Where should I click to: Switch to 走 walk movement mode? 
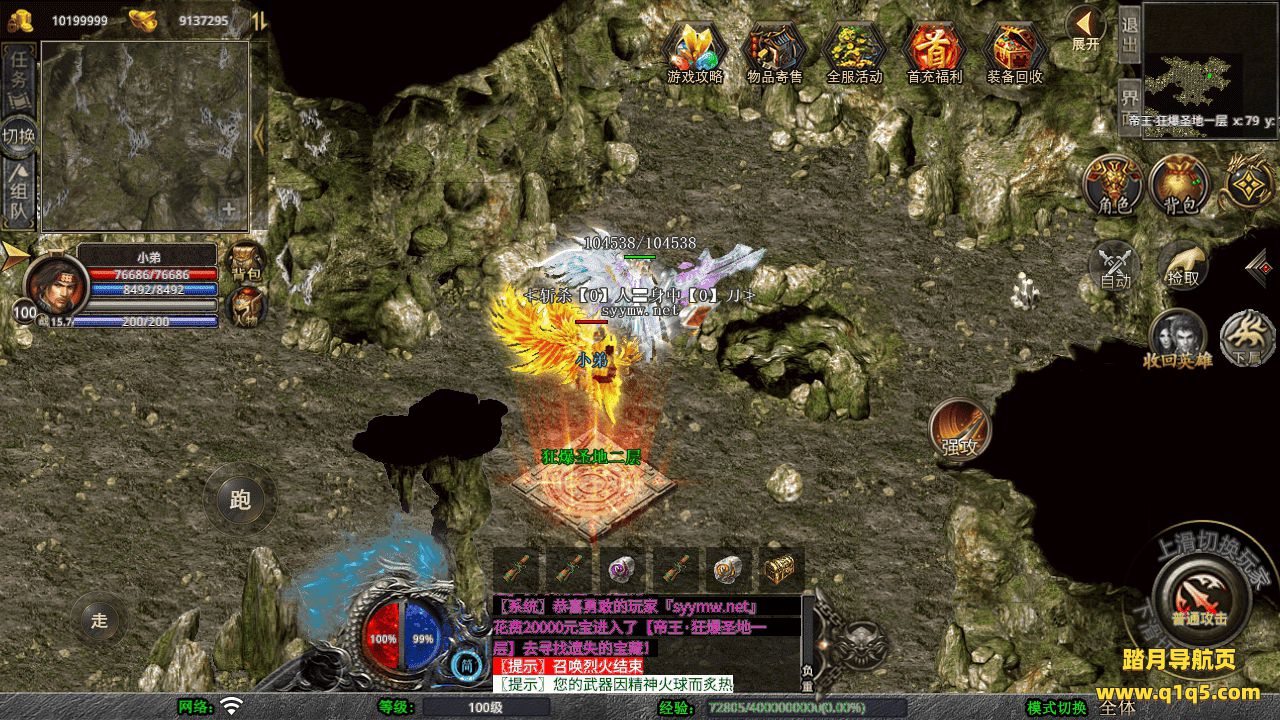99,620
